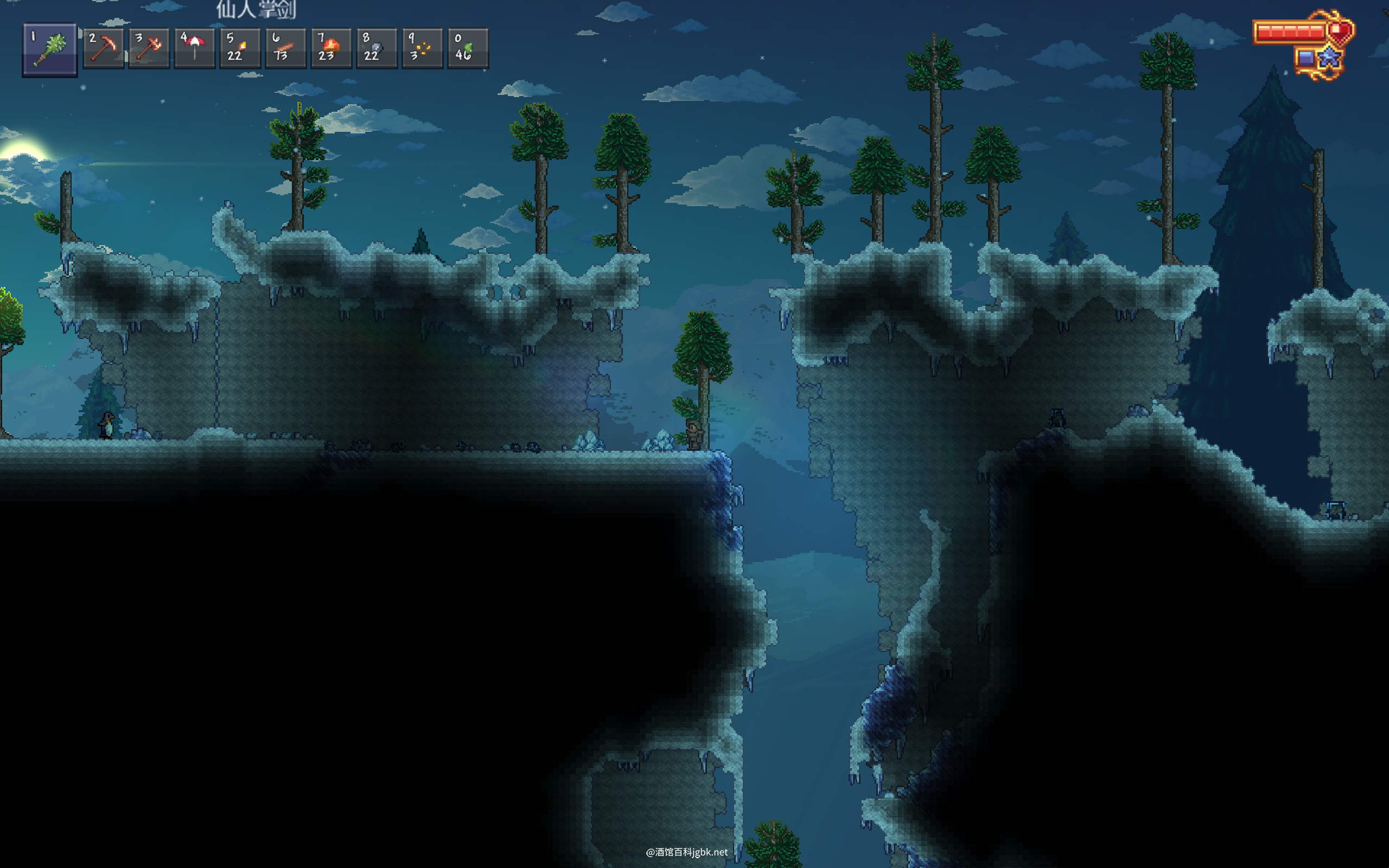Screen dimensions: 1389x868
Task: Select the torch stack of 22
Action: (240, 48)
